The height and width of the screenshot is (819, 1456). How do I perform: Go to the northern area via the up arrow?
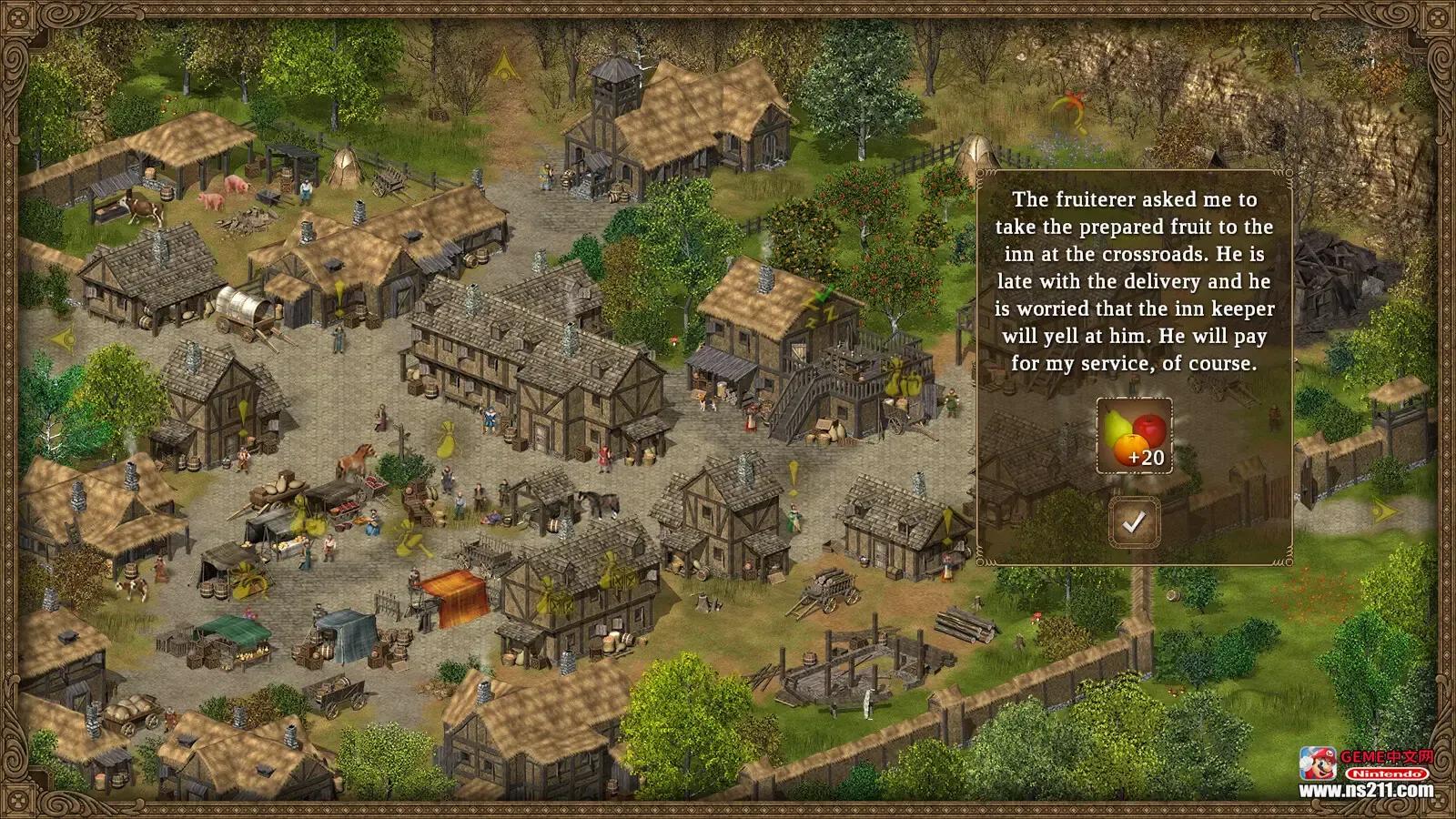coord(503,64)
